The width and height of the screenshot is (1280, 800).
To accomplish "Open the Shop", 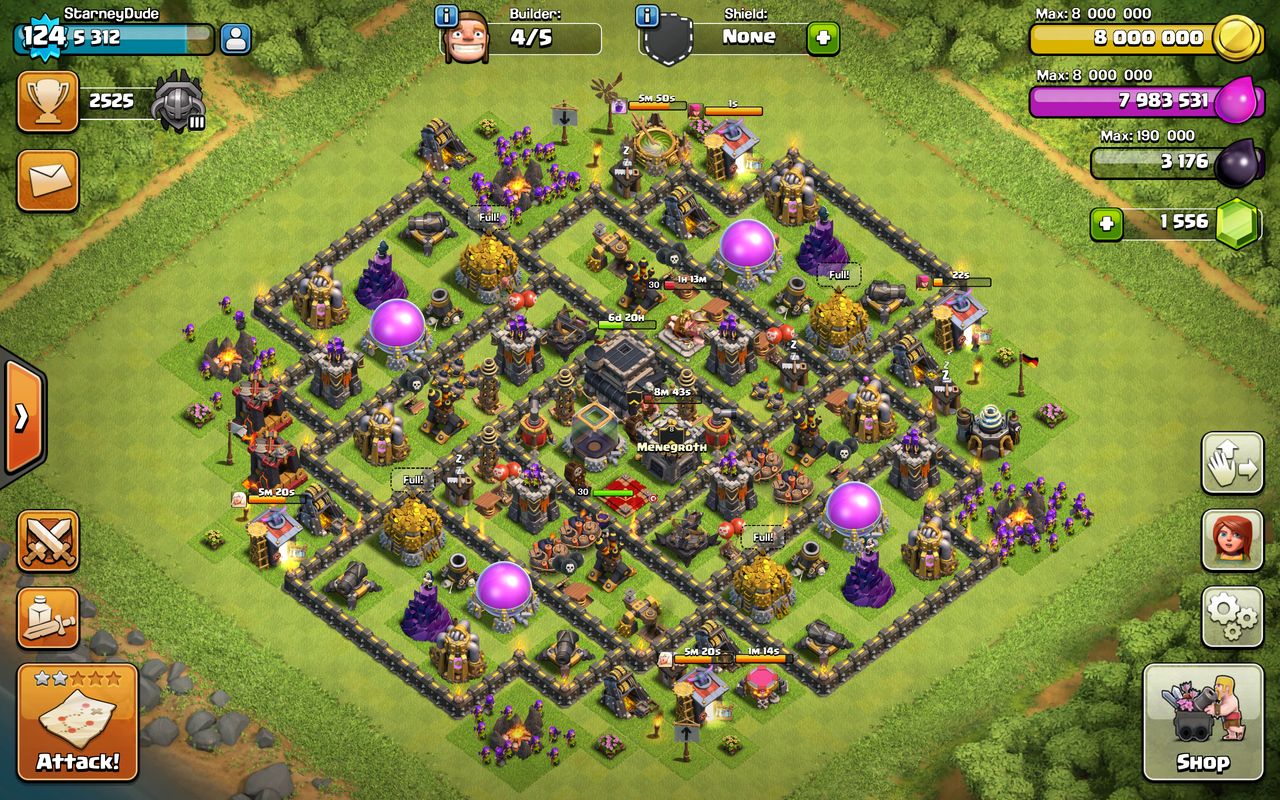I will click(x=1202, y=722).
